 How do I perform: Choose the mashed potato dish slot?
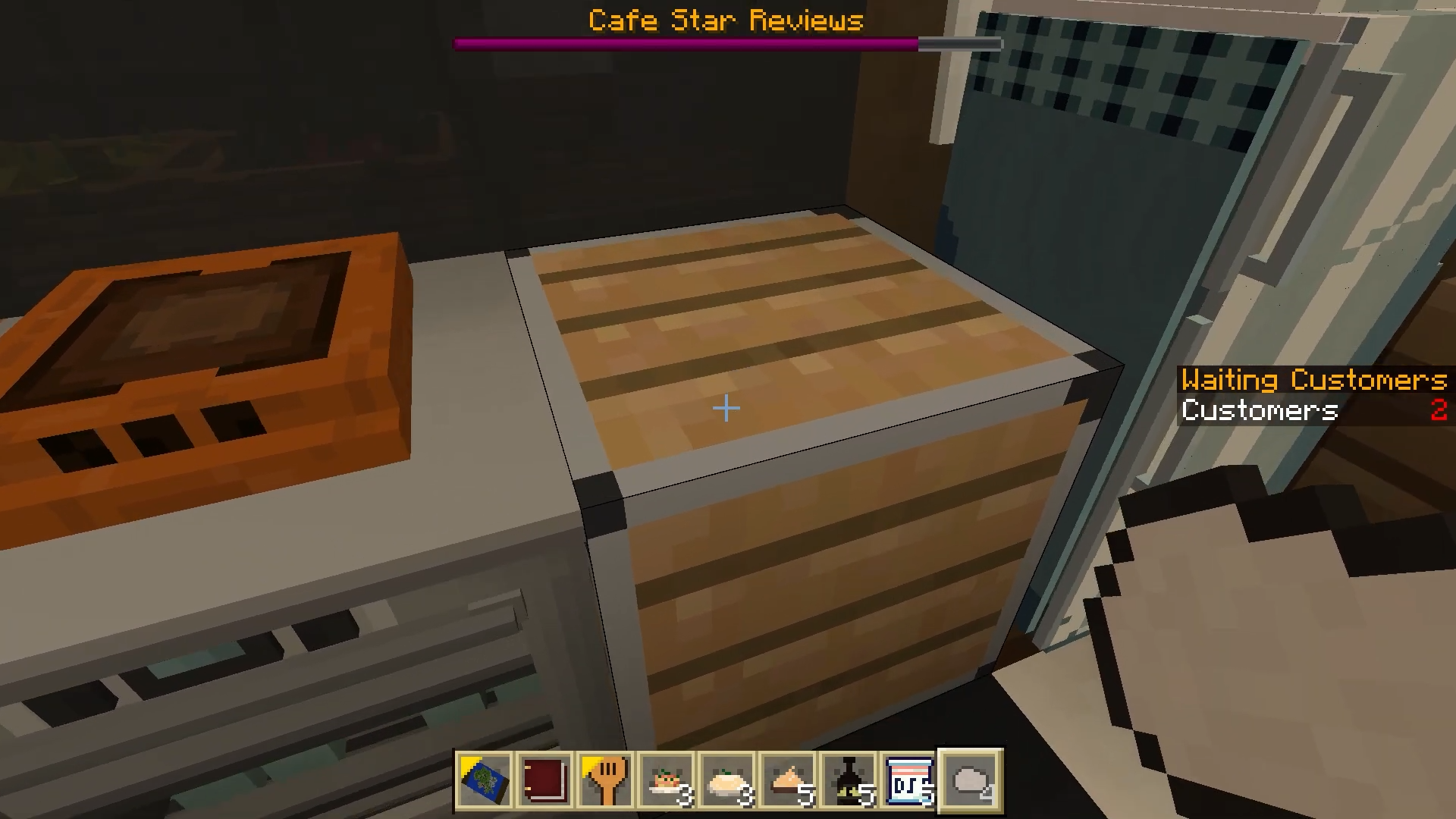pyautogui.click(x=728, y=780)
